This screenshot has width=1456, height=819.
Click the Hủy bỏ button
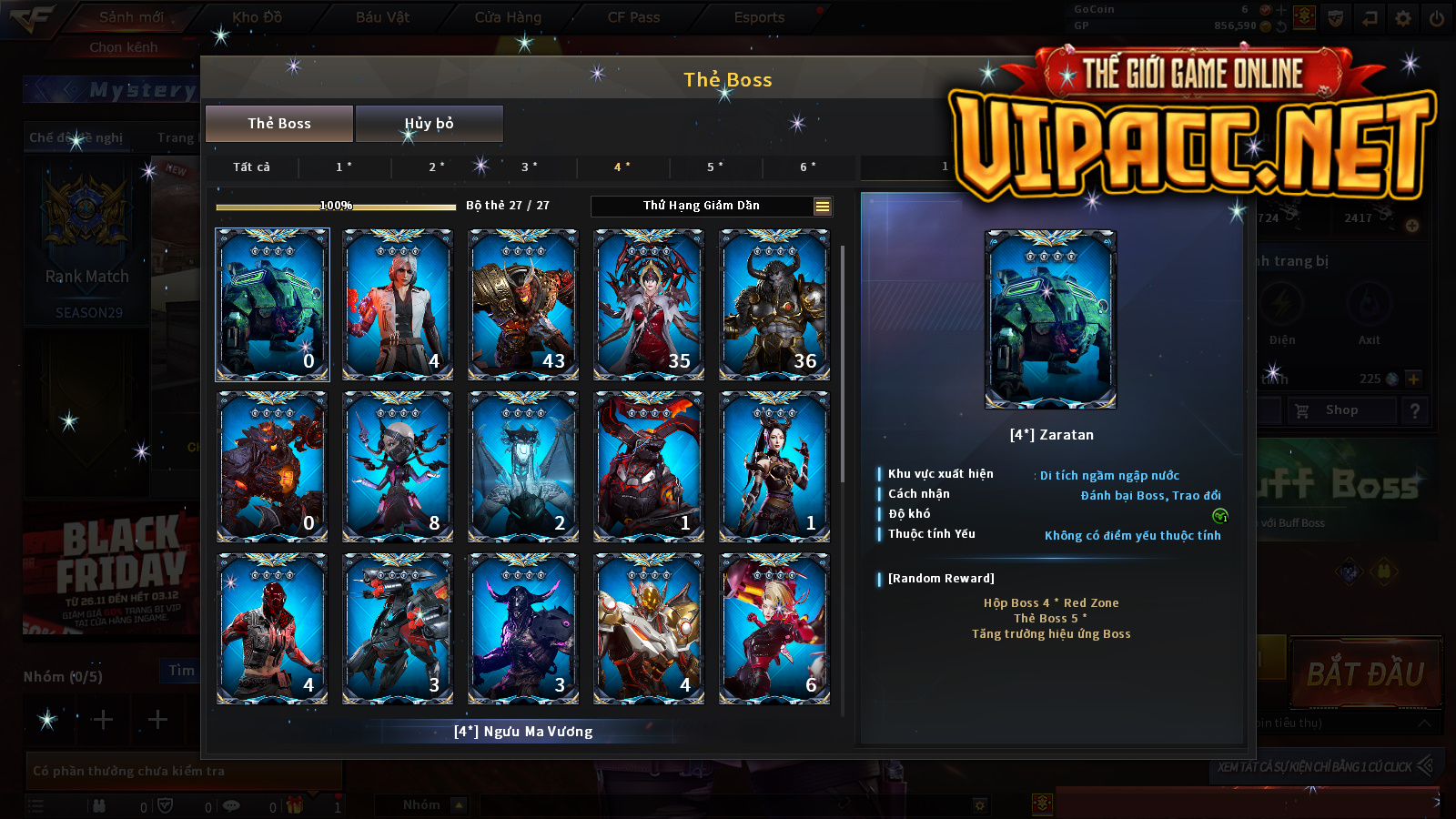(429, 124)
